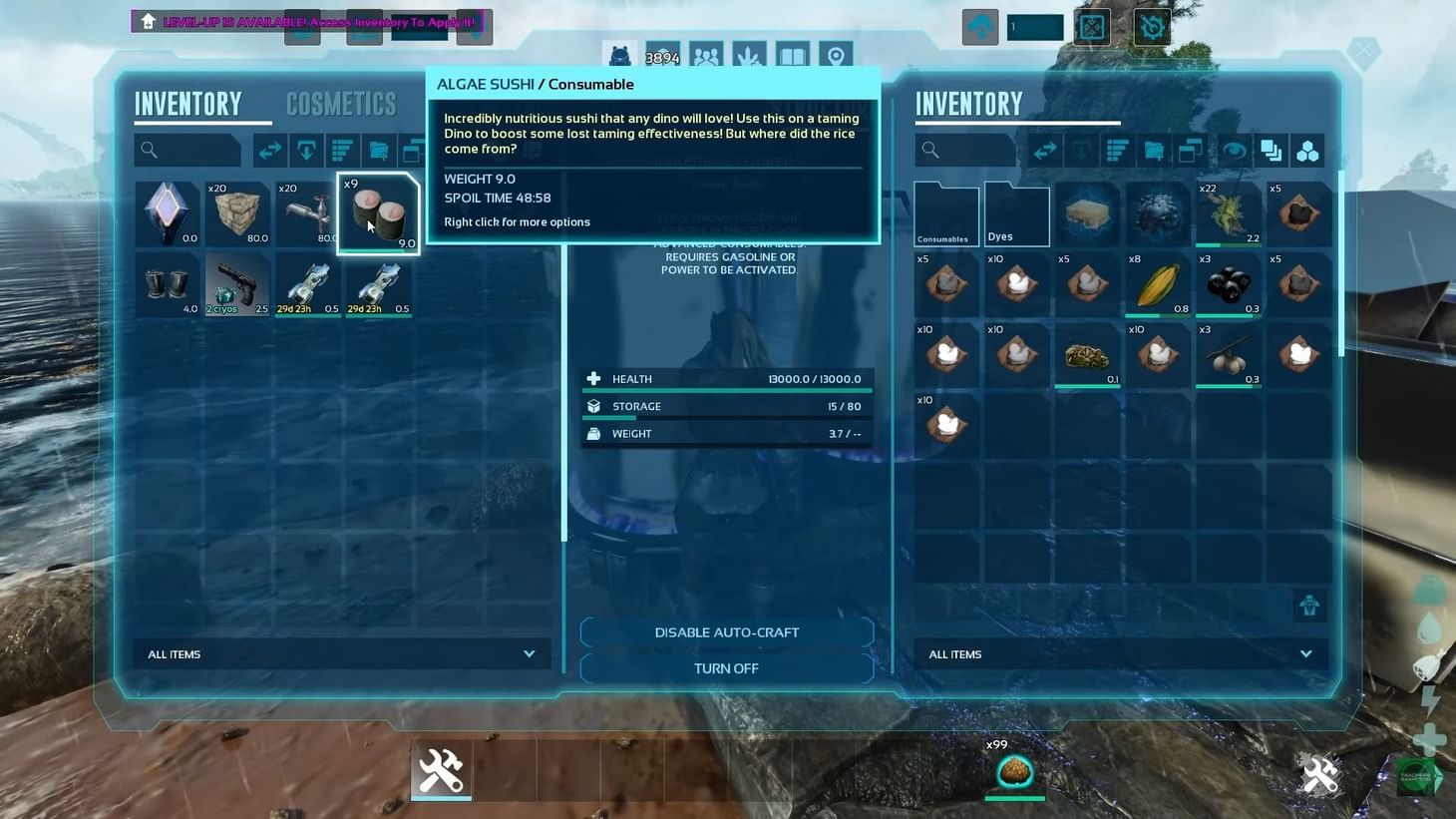Click the STORAGE progress bar showing 15/80
Image resolution: width=1456 pixels, height=819 pixels.
[x=726, y=406]
